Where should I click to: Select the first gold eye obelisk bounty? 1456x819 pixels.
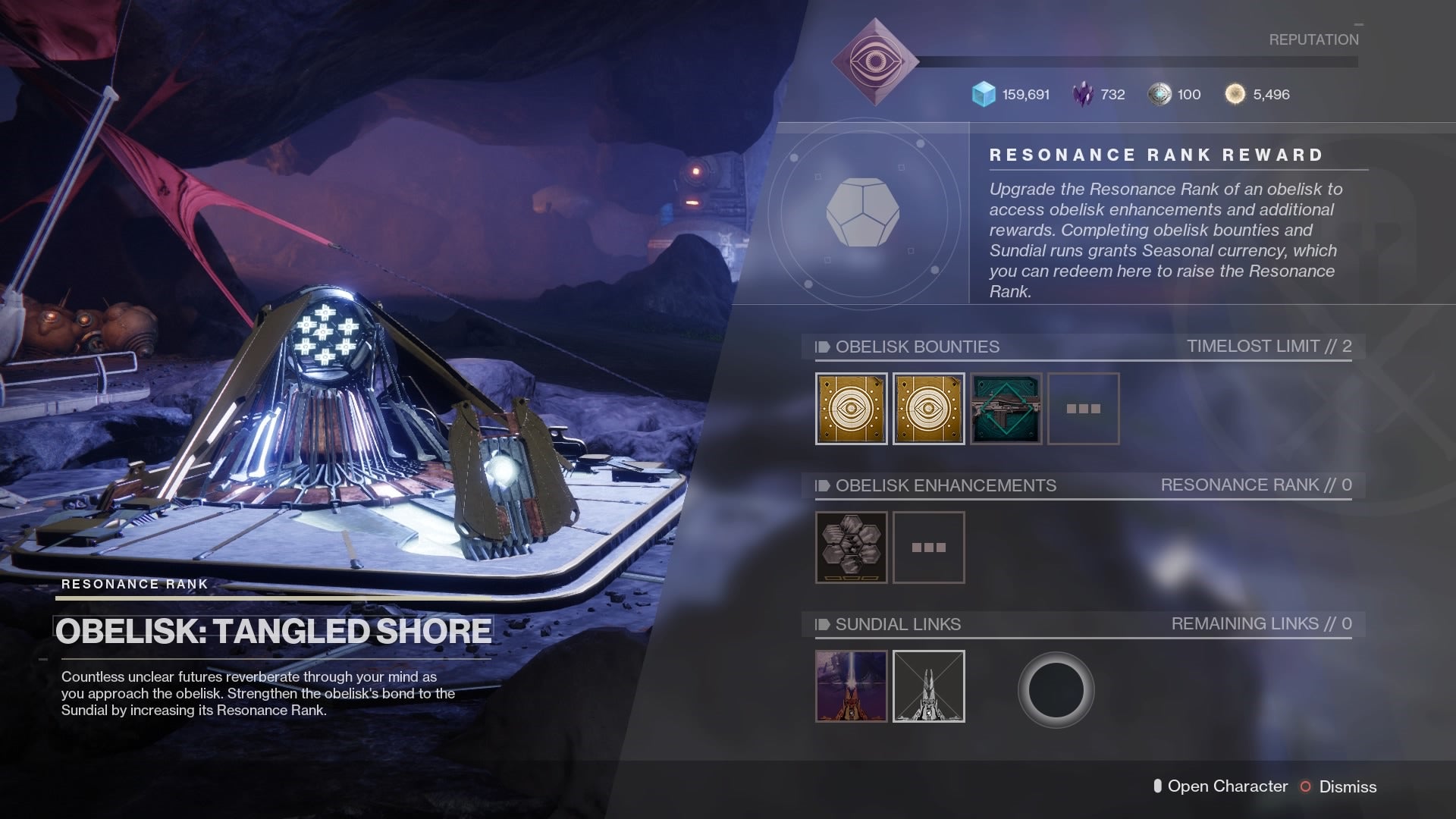tap(851, 409)
